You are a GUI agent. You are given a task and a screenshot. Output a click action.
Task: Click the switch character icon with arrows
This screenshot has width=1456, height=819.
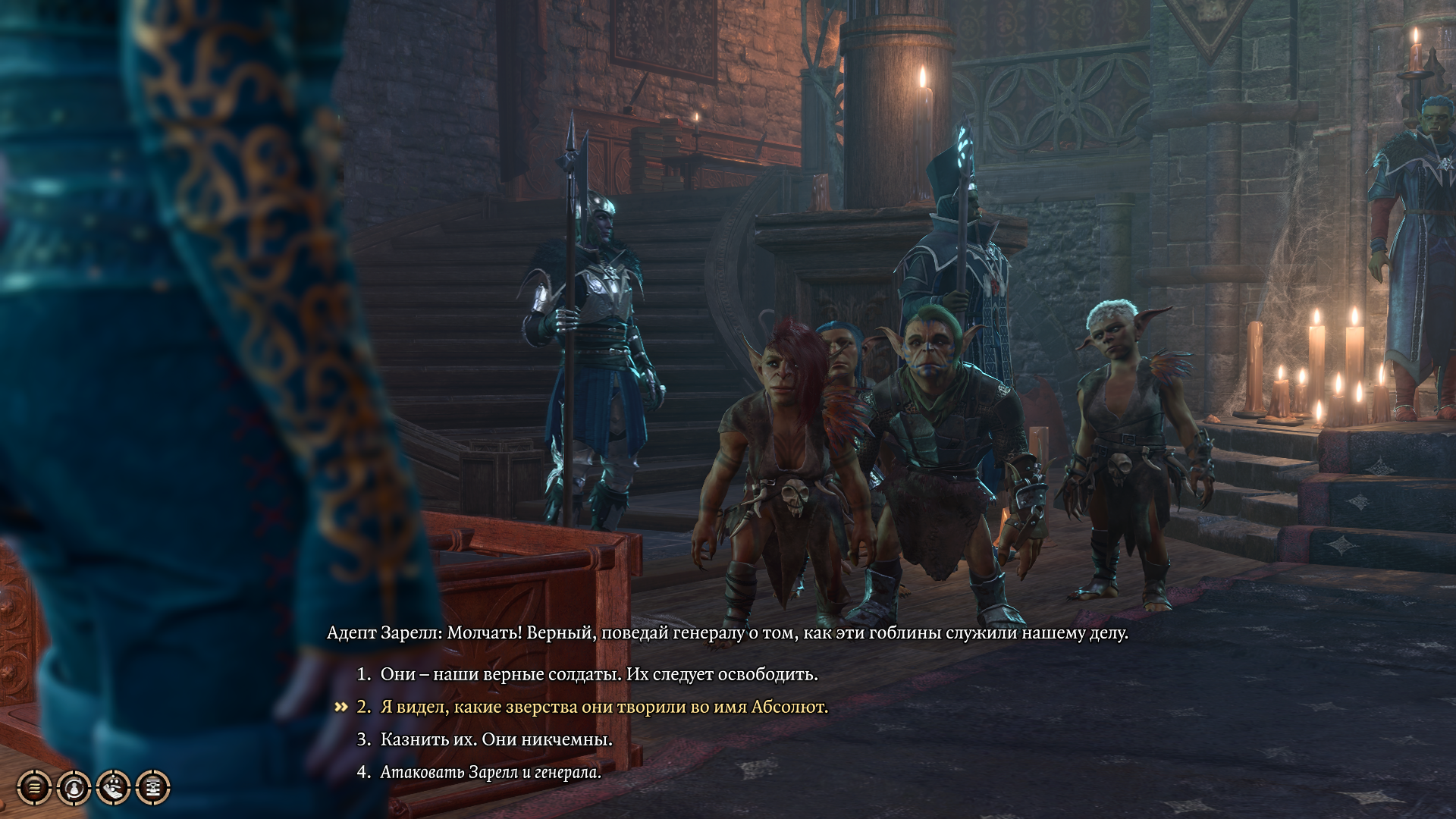[x=74, y=788]
